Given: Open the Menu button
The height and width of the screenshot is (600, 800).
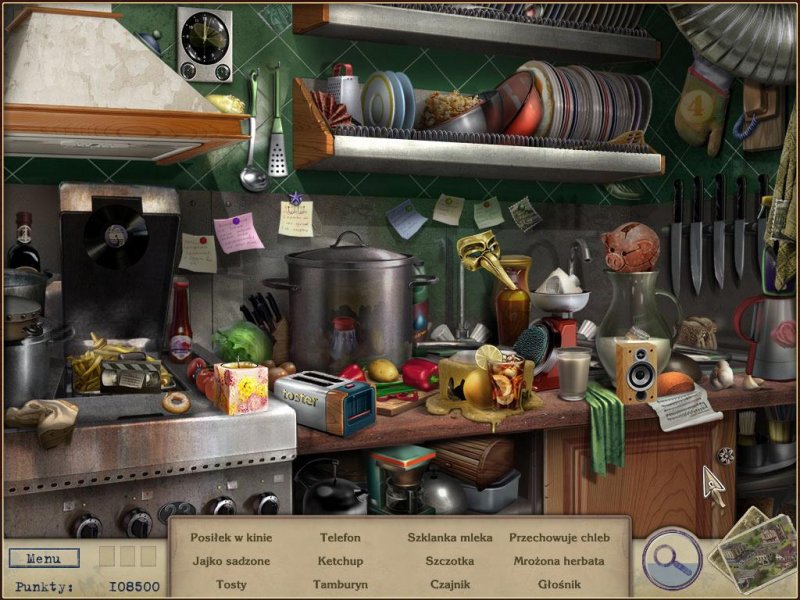Looking at the screenshot, I should 44,558.
